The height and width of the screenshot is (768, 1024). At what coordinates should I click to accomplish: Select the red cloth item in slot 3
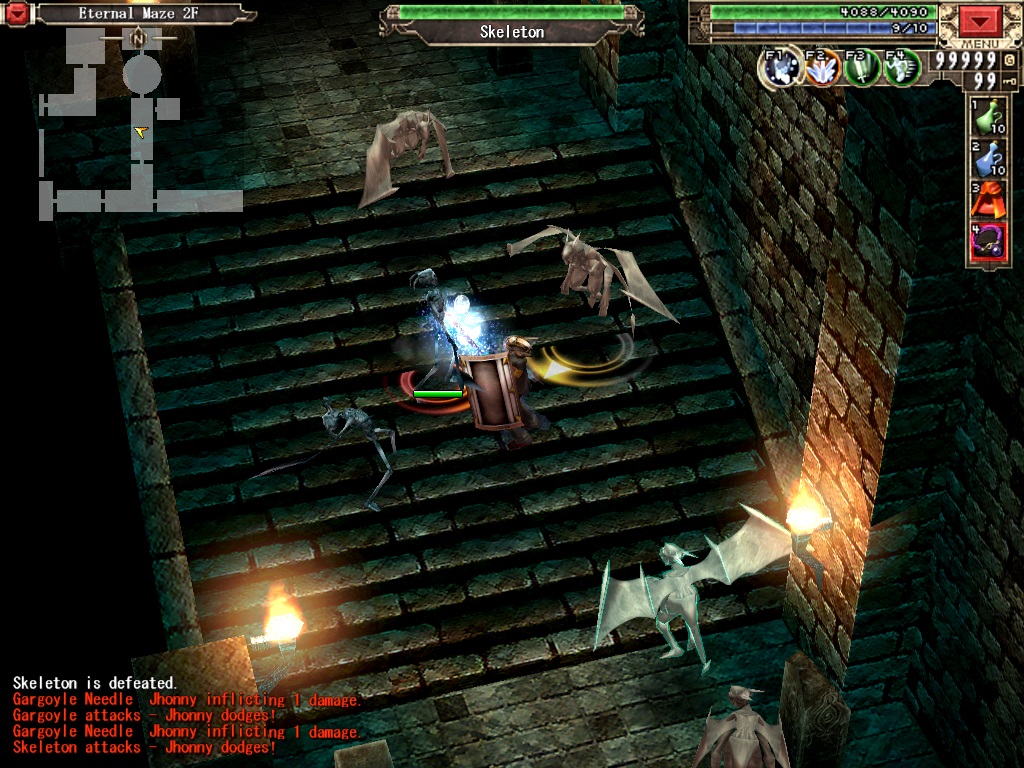[x=987, y=200]
